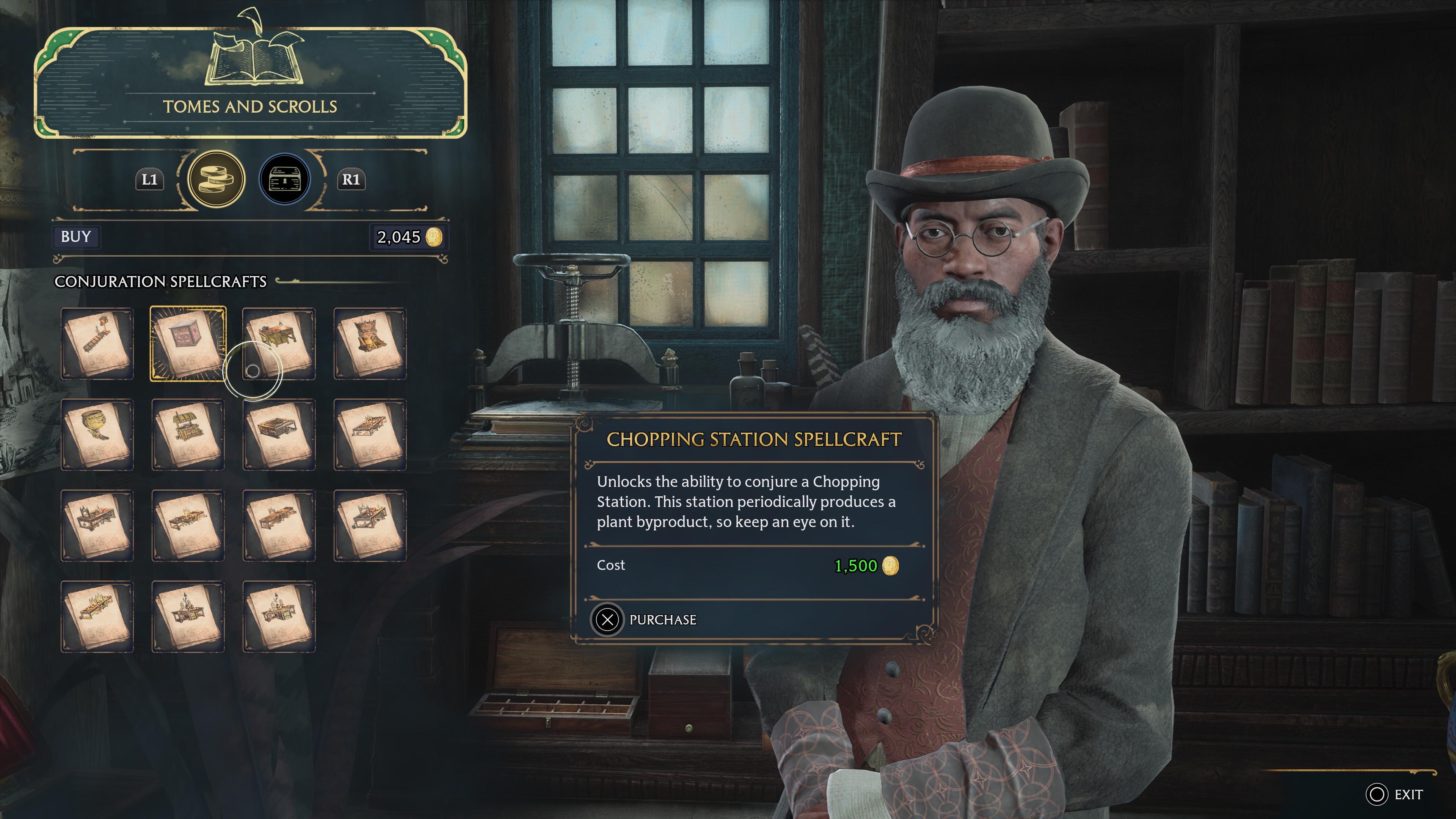
Task: Select the highlighted red box spellcraft
Action: click(188, 344)
